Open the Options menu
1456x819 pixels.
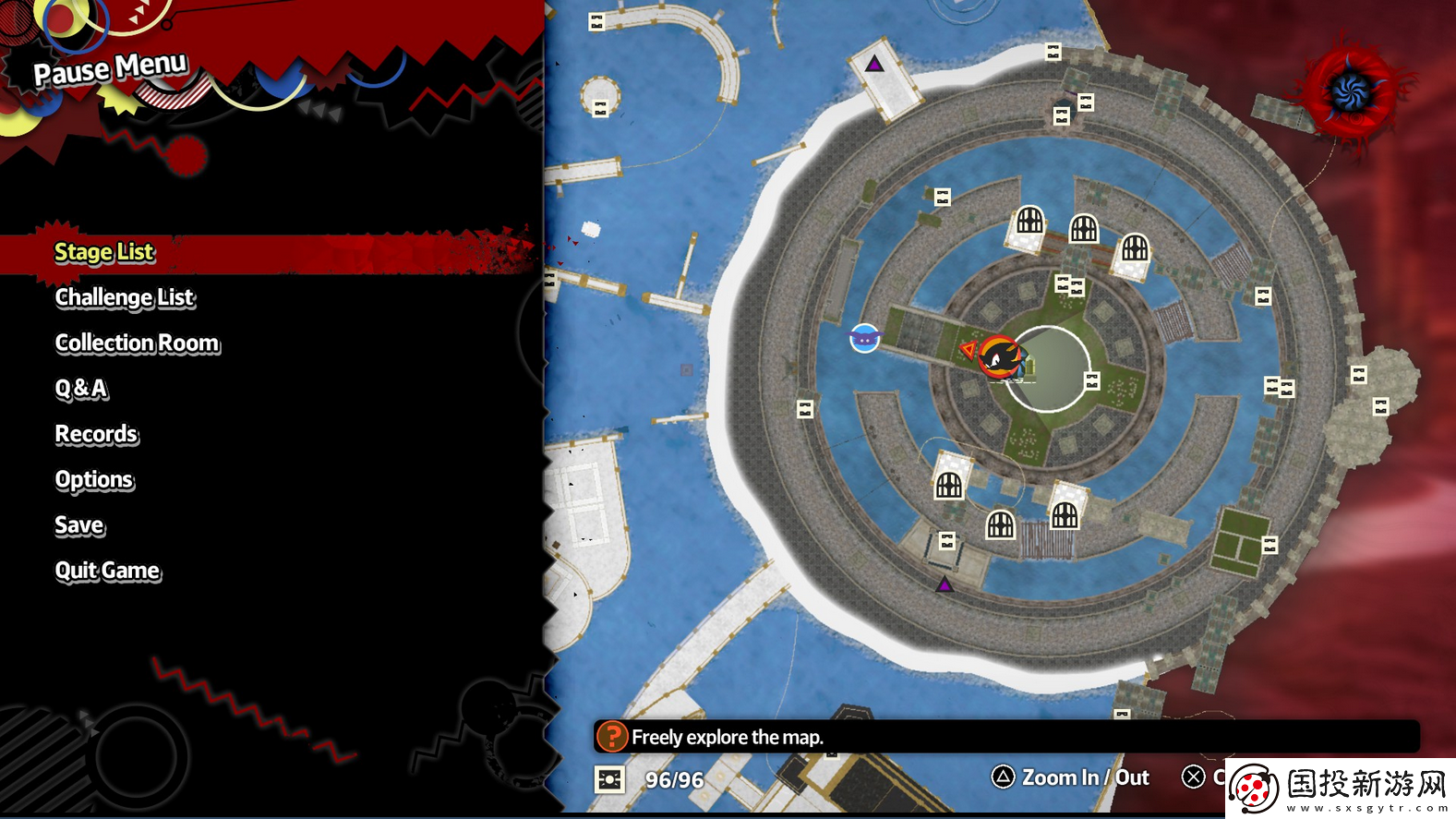click(x=94, y=480)
